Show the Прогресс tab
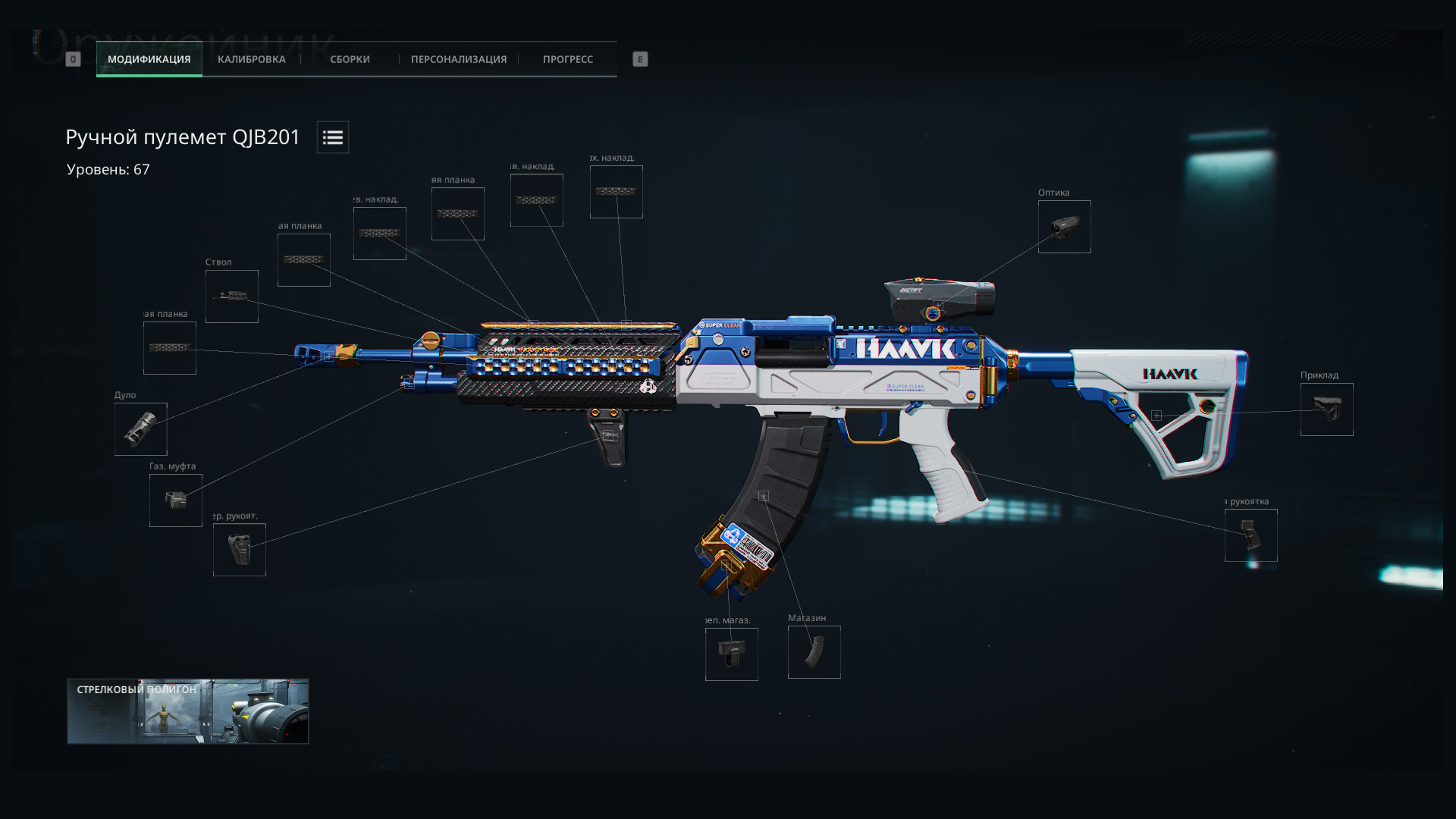The image size is (1456, 819). click(x=567, y=59)
